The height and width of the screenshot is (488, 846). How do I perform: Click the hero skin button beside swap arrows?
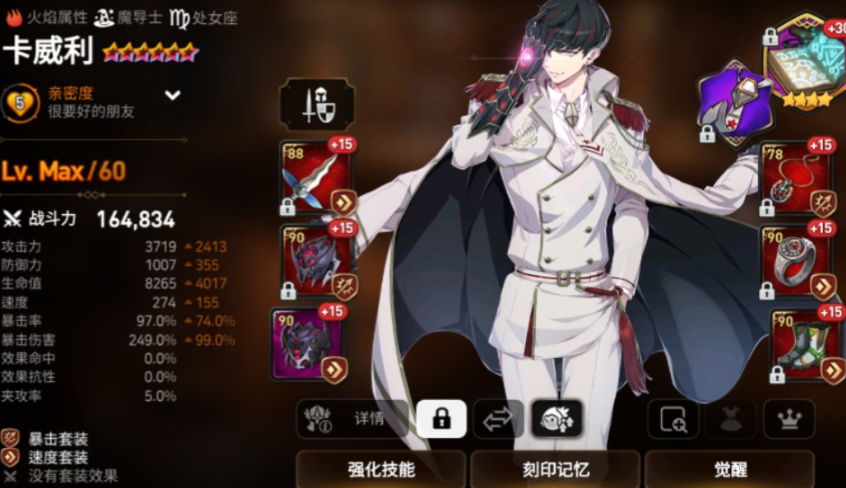click(x=556, y=420)
